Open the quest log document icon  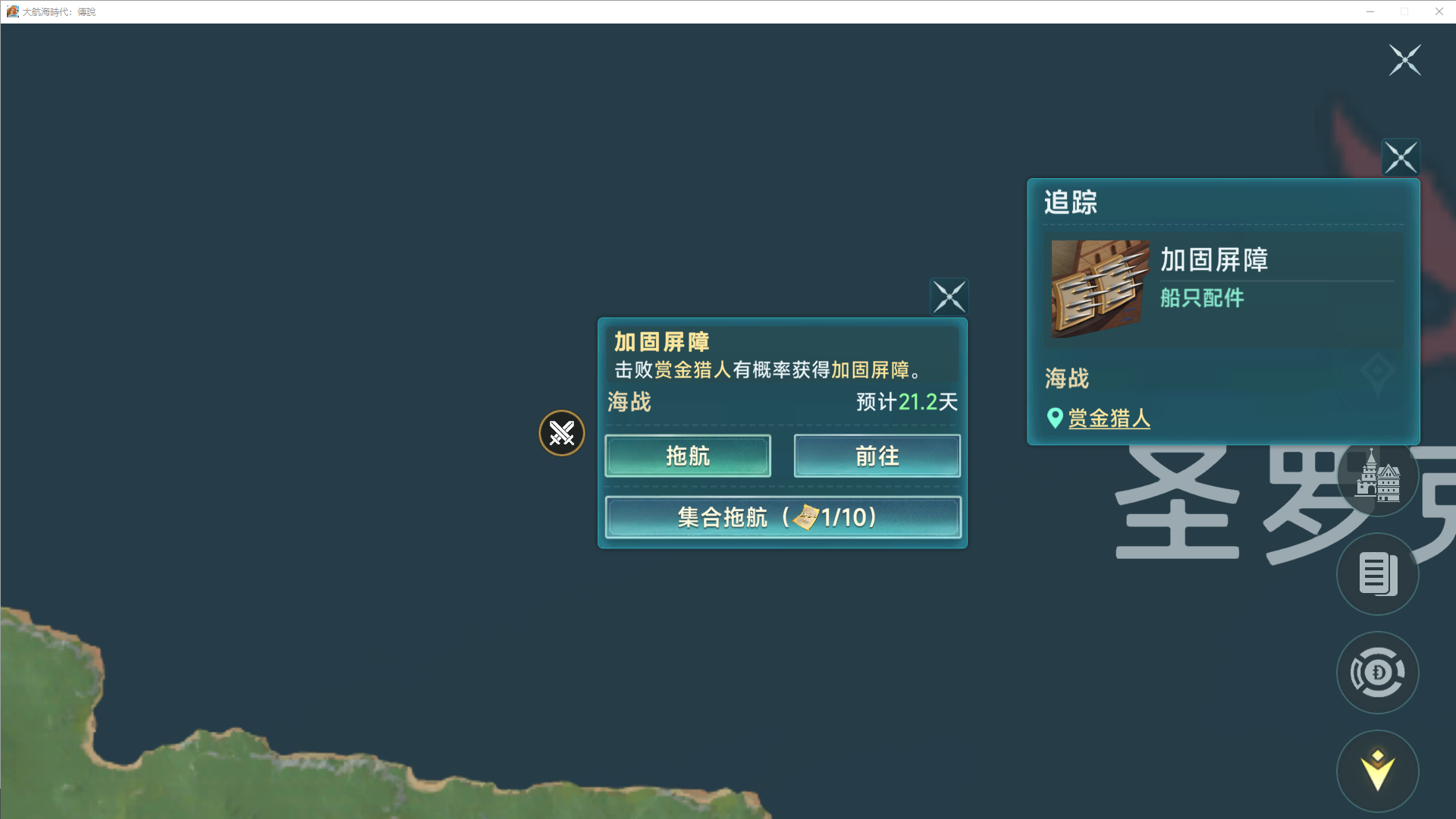pos(1378,574)
